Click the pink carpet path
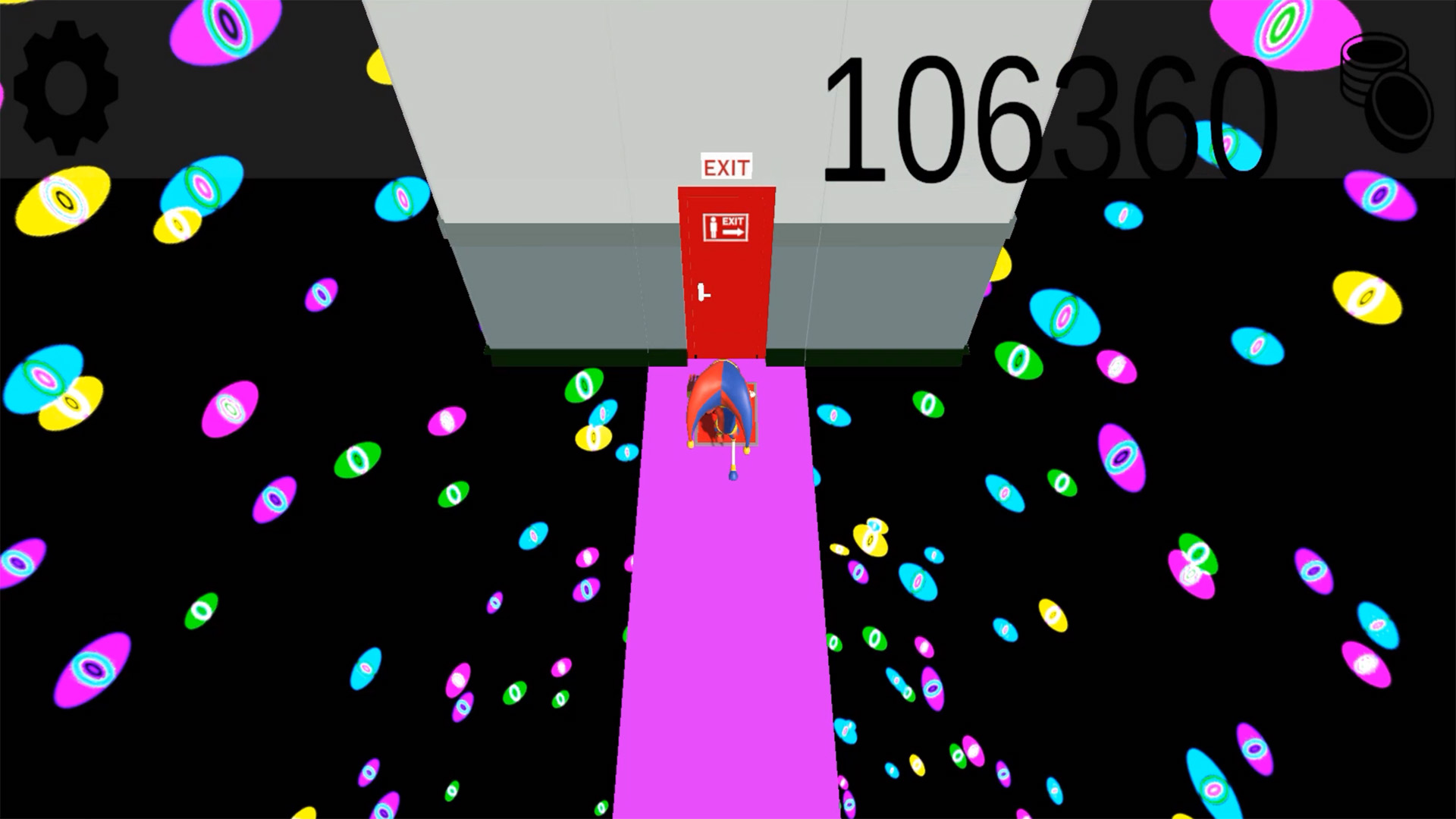 [x=728, y=645]
